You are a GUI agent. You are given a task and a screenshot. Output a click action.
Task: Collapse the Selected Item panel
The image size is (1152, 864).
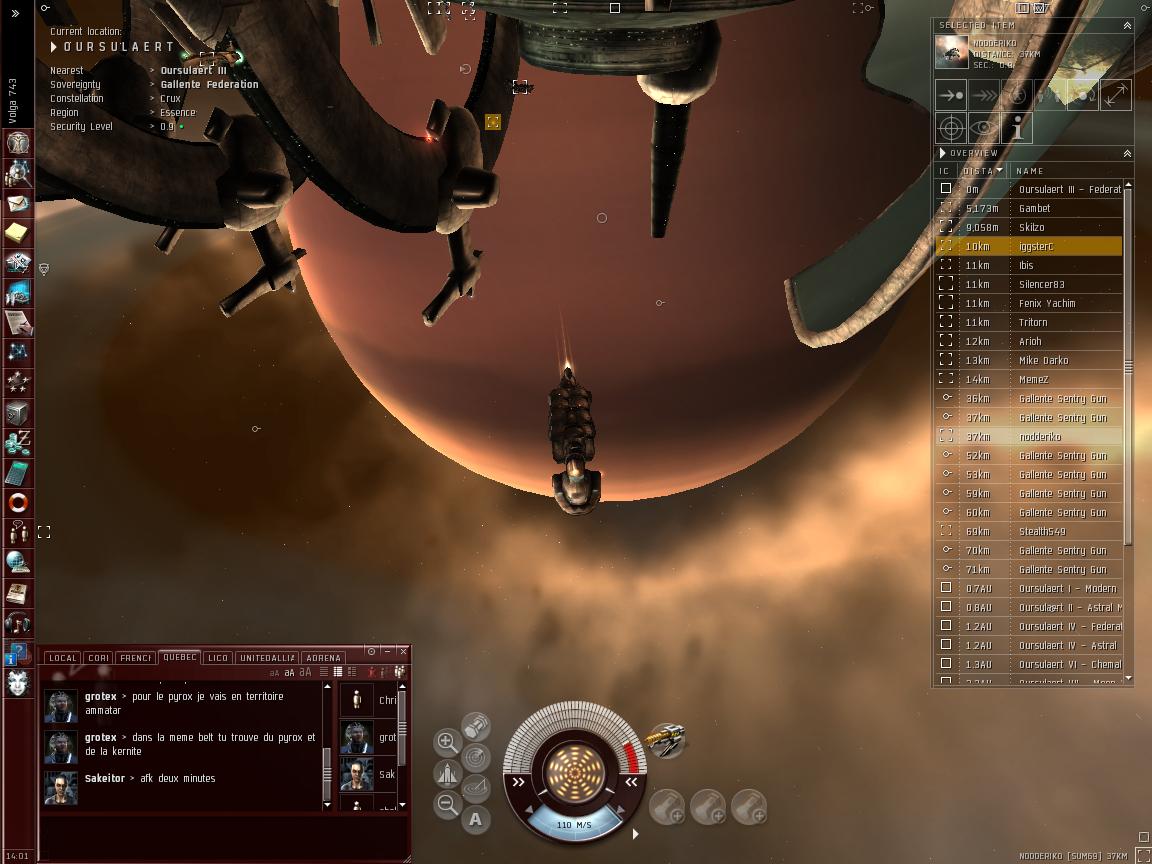click(1127, 26)
